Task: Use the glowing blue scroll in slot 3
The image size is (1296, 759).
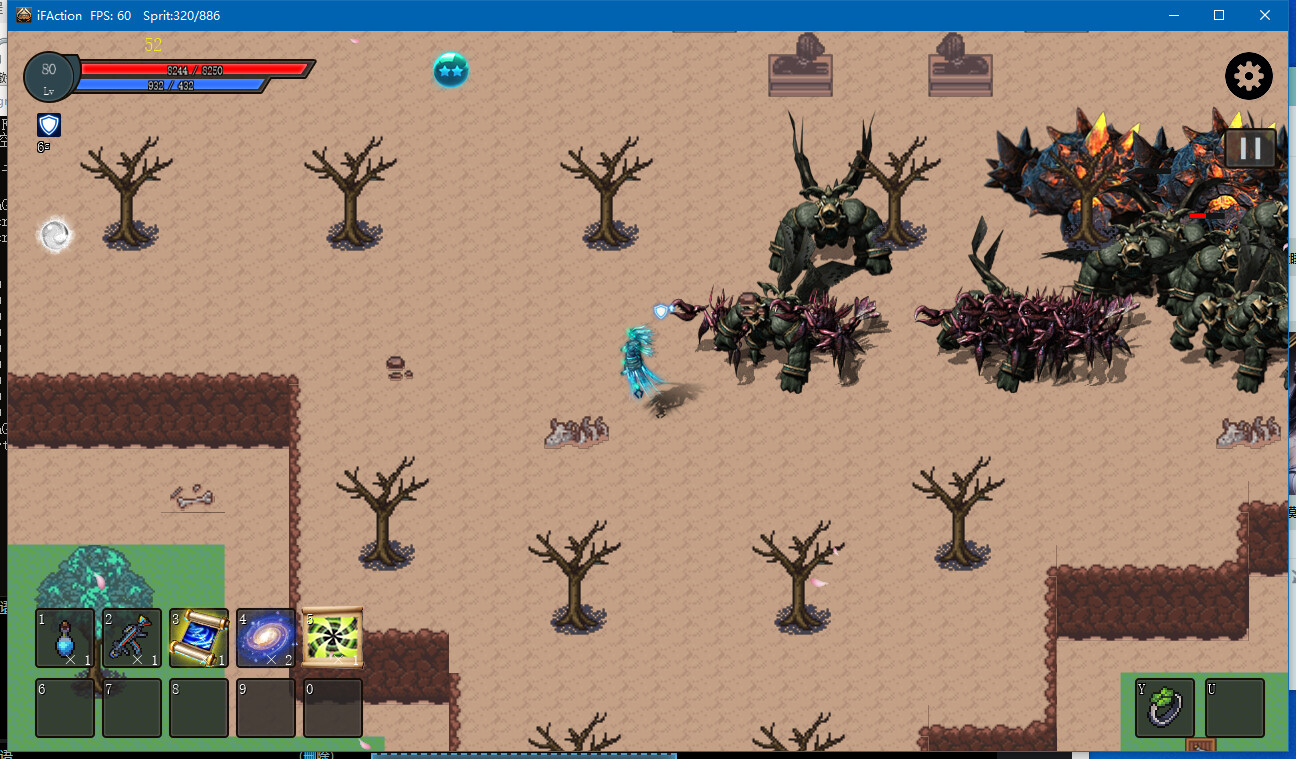Action: 199,638
